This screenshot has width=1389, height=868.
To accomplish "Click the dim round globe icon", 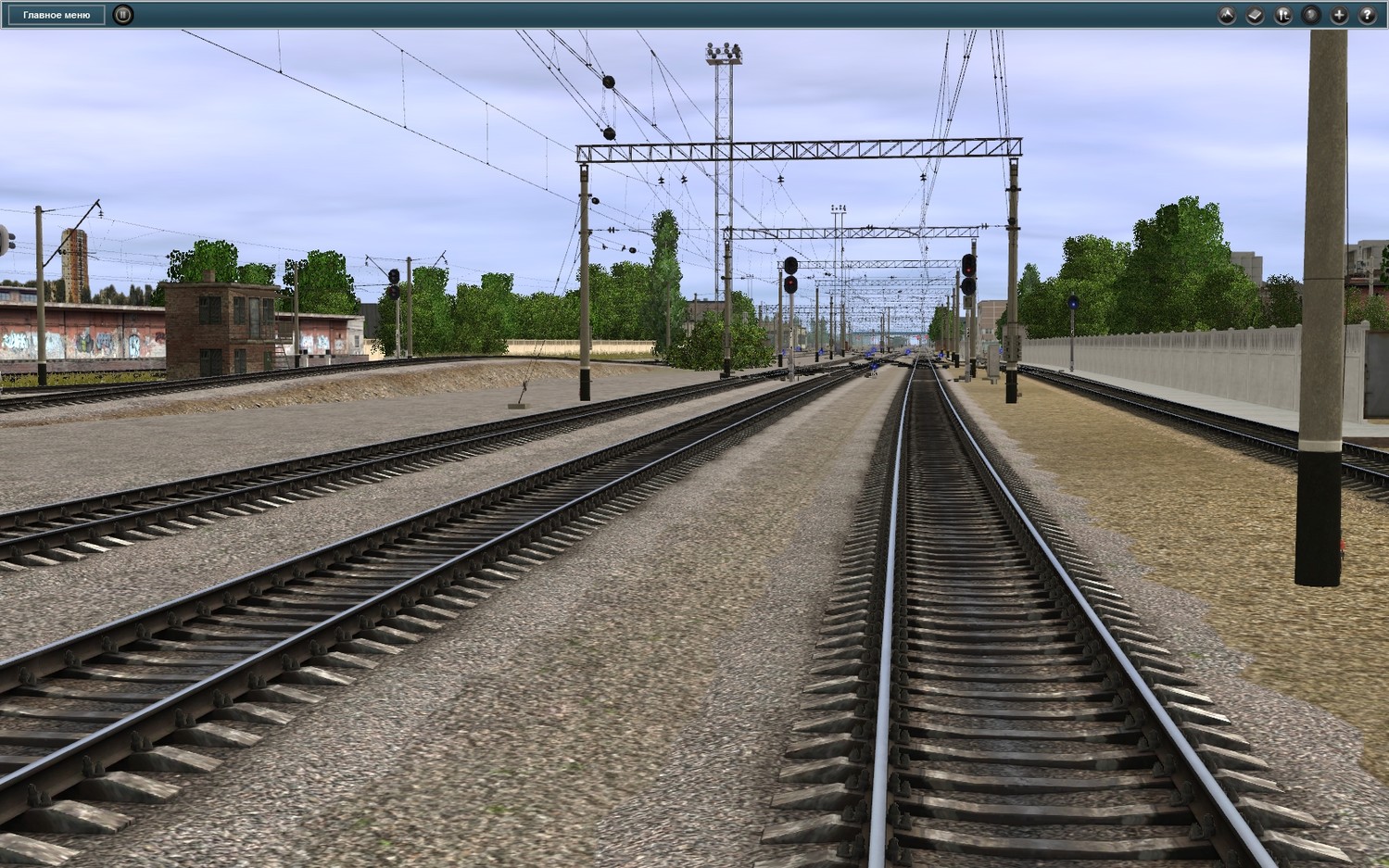I will tap(1310, 15).
